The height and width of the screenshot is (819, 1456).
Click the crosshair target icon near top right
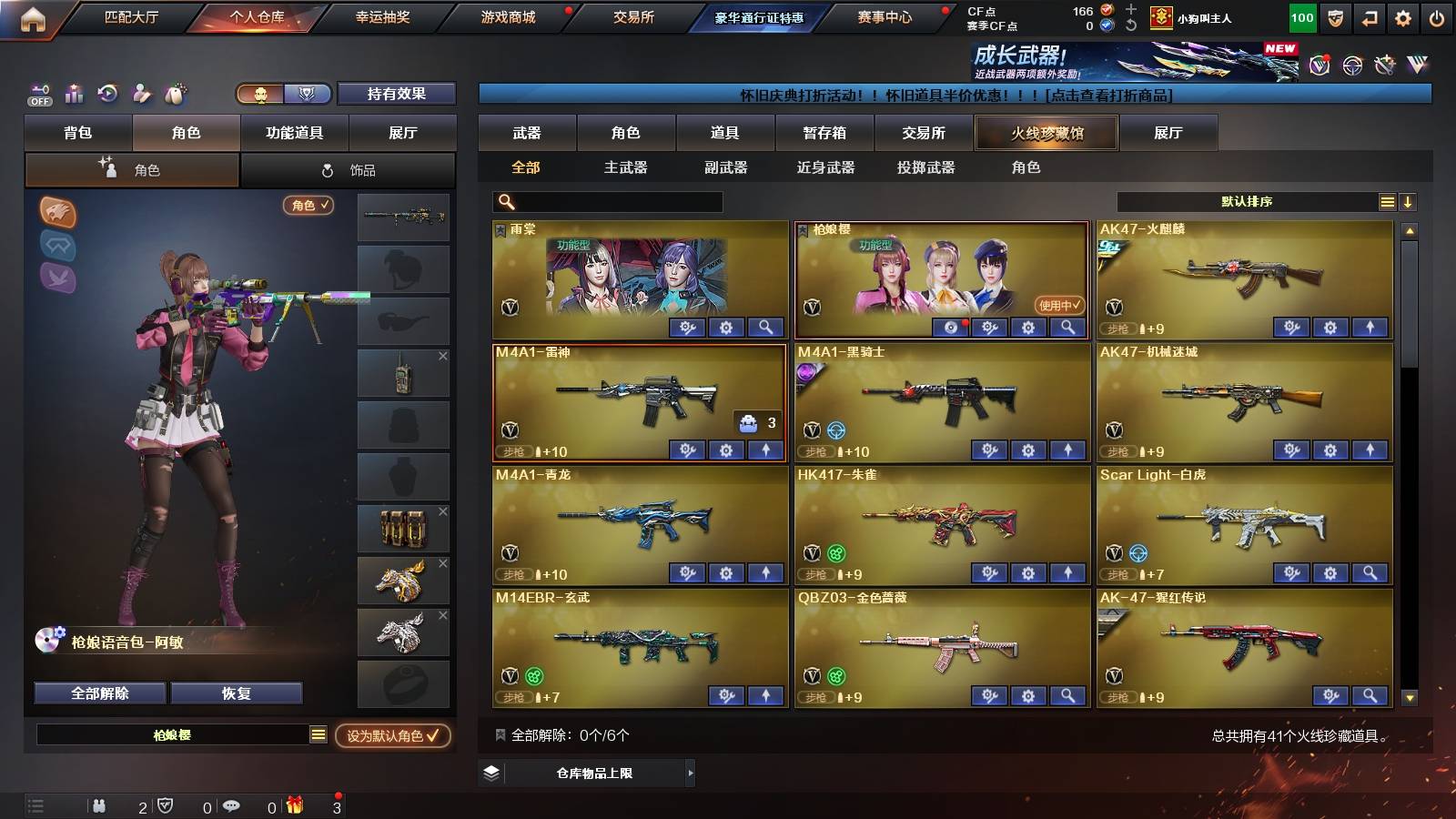[x=1354, y=65]
